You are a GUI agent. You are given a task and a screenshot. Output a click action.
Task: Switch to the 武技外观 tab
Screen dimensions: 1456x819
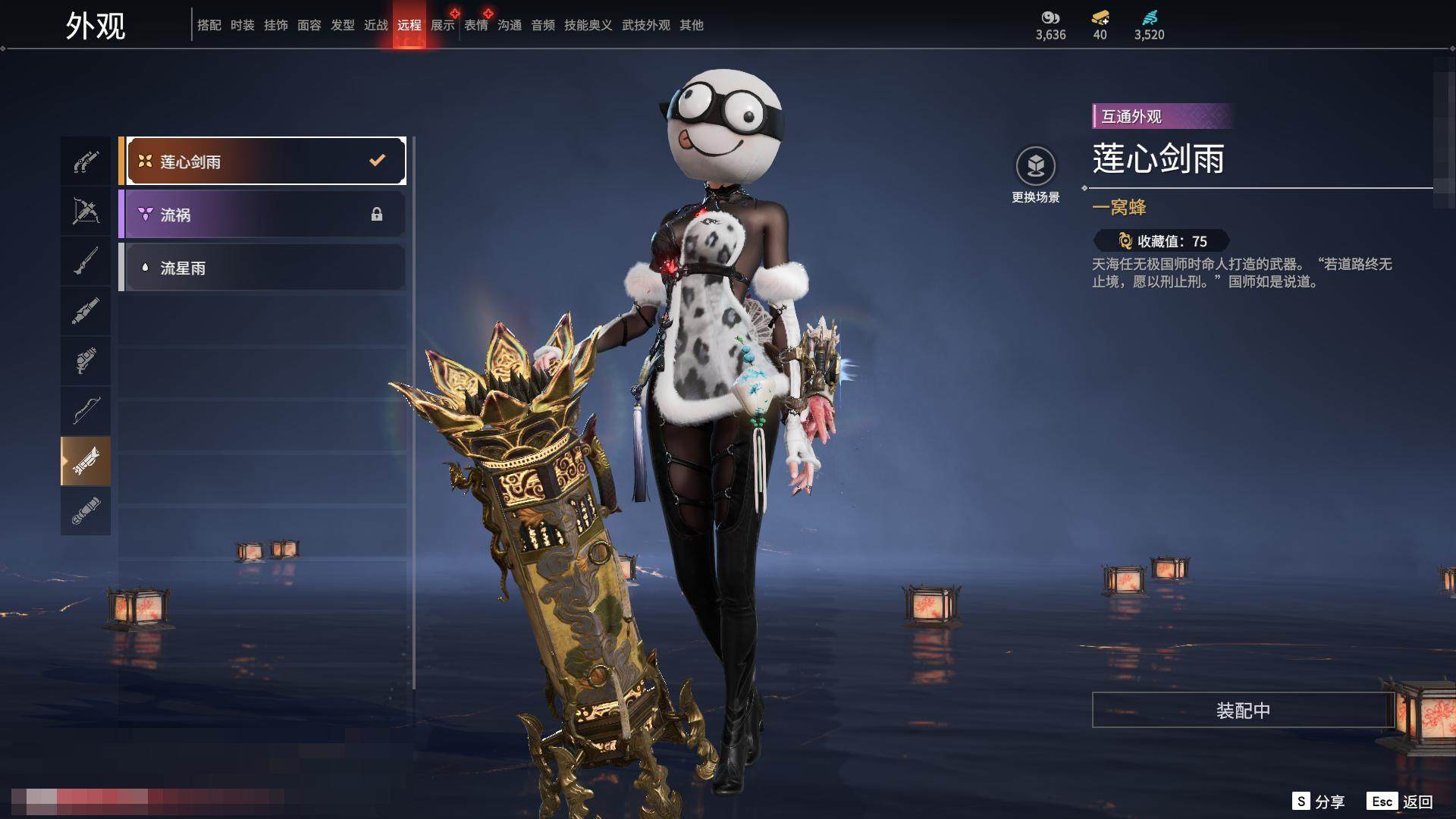[x=646, y=25]
